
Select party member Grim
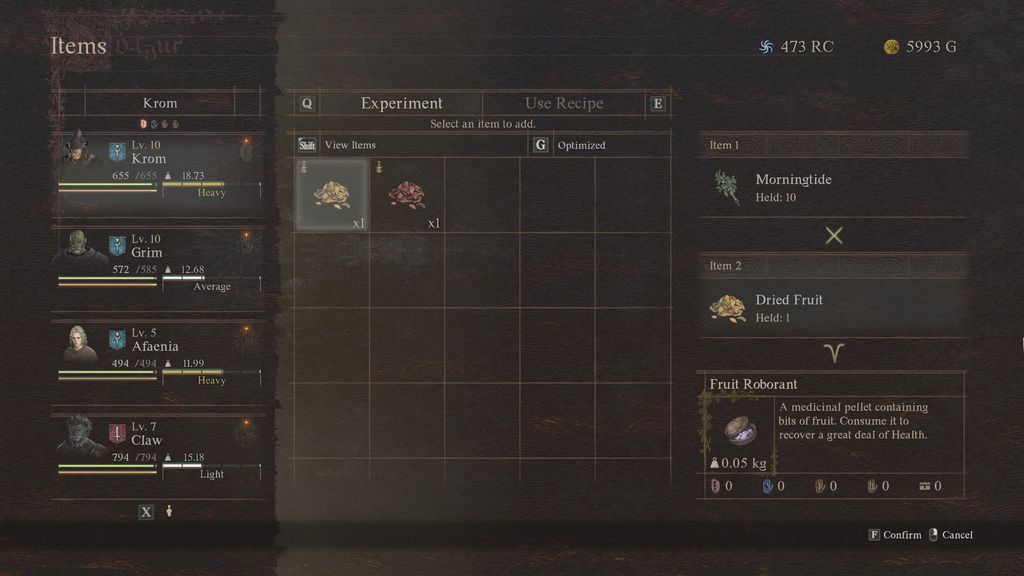[x=160, y=261]
